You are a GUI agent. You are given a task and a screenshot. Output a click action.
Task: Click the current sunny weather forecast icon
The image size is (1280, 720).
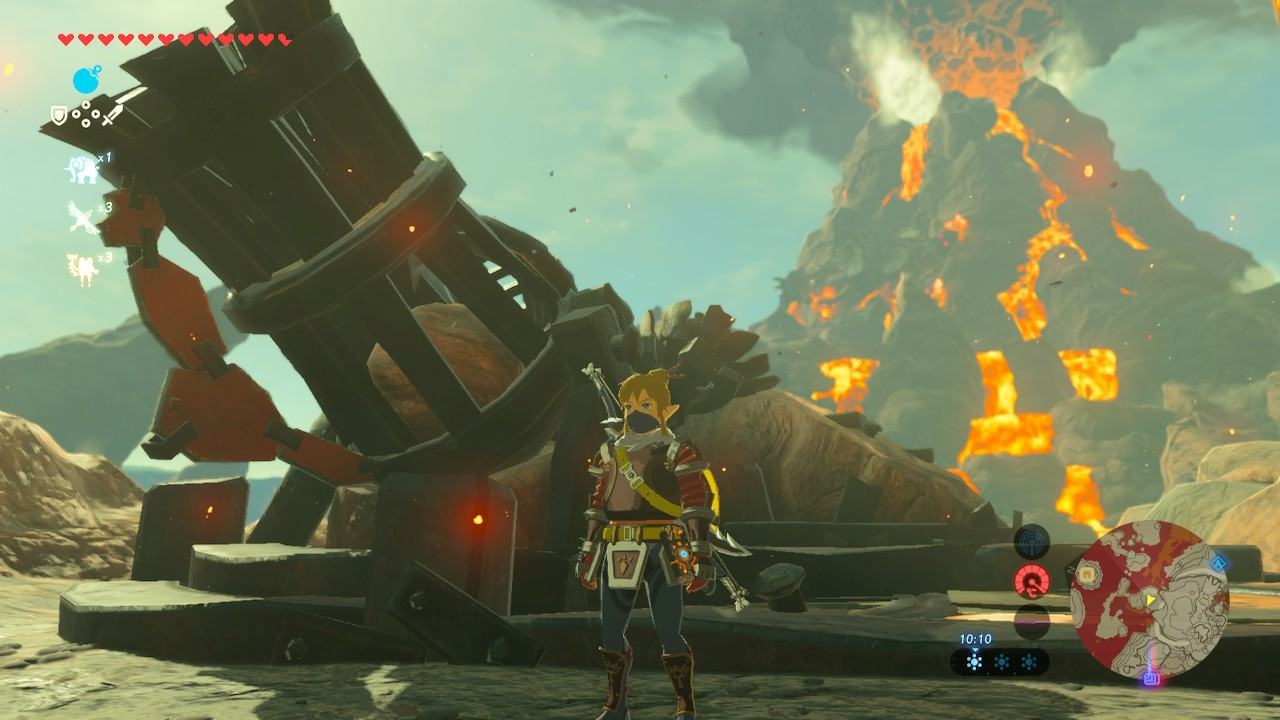975,662
